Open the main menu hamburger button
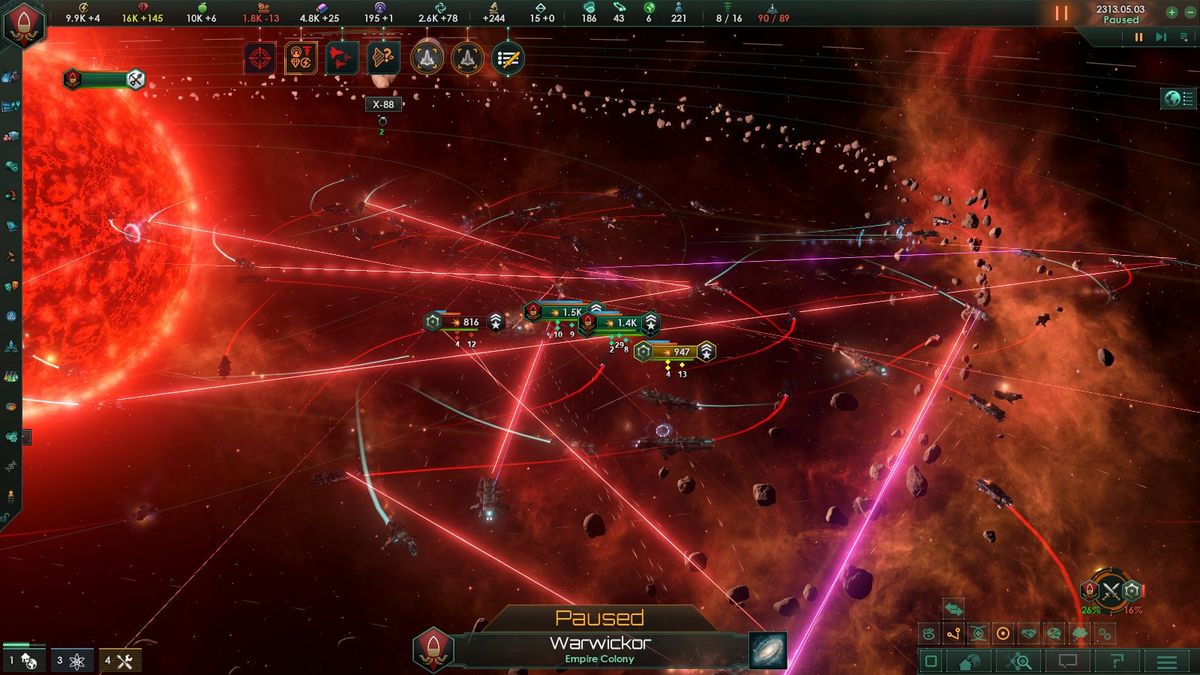The width and height of the screenshot is (1200, 675). click(x=1166, y=661)
